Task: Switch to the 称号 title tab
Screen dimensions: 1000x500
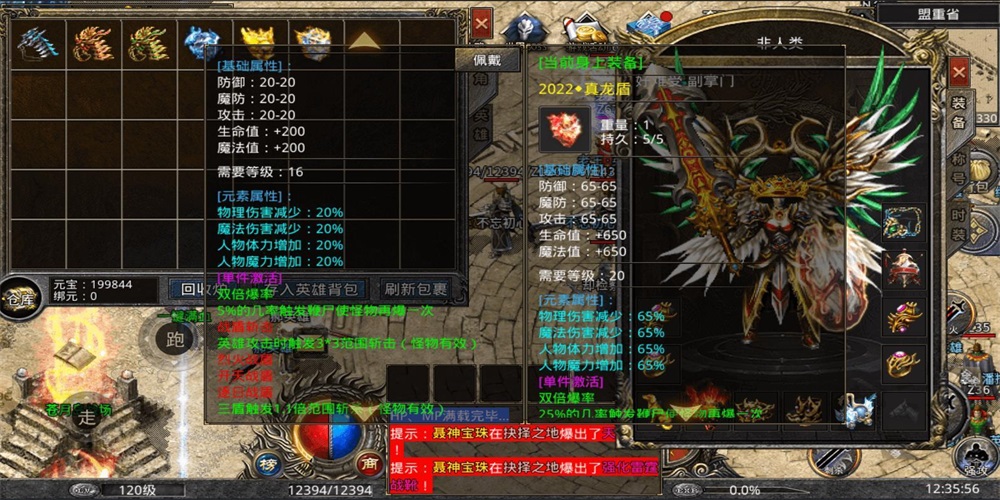Action: point(958,167)
